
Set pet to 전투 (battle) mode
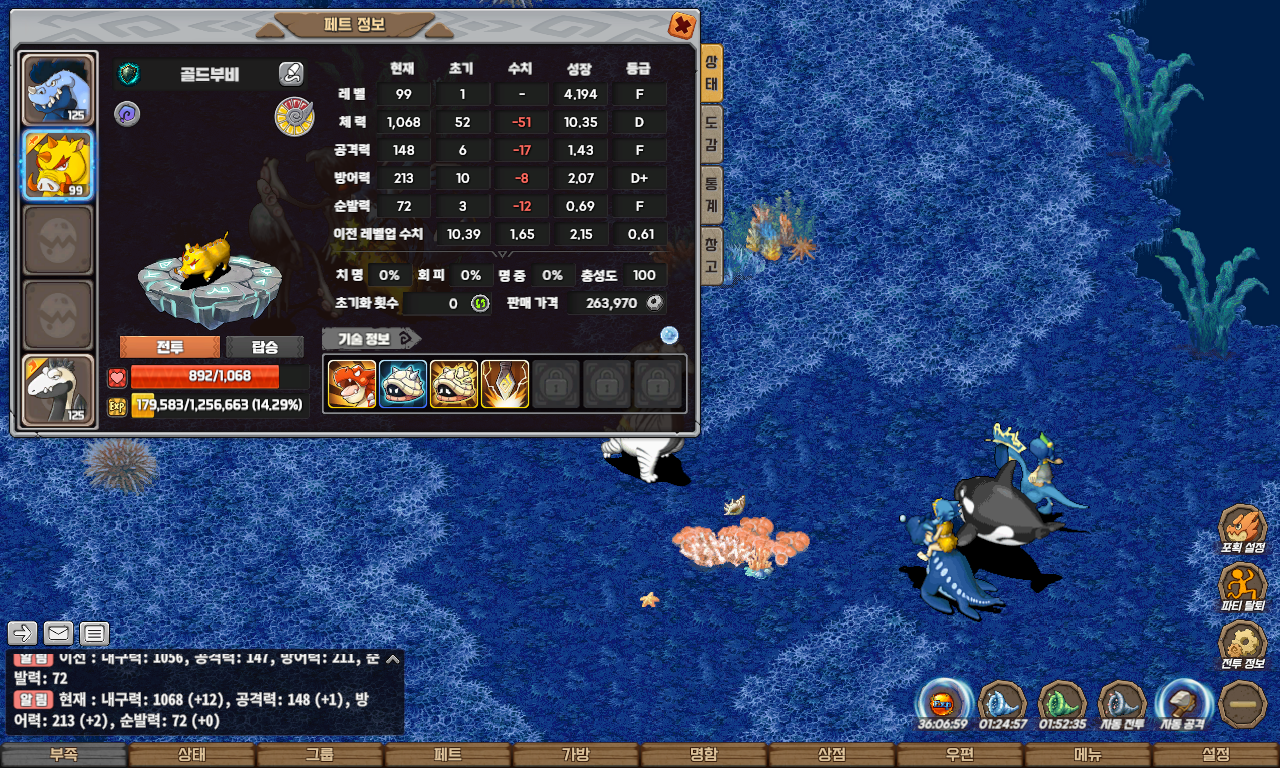pyautogui.click(x=169, y=347)
